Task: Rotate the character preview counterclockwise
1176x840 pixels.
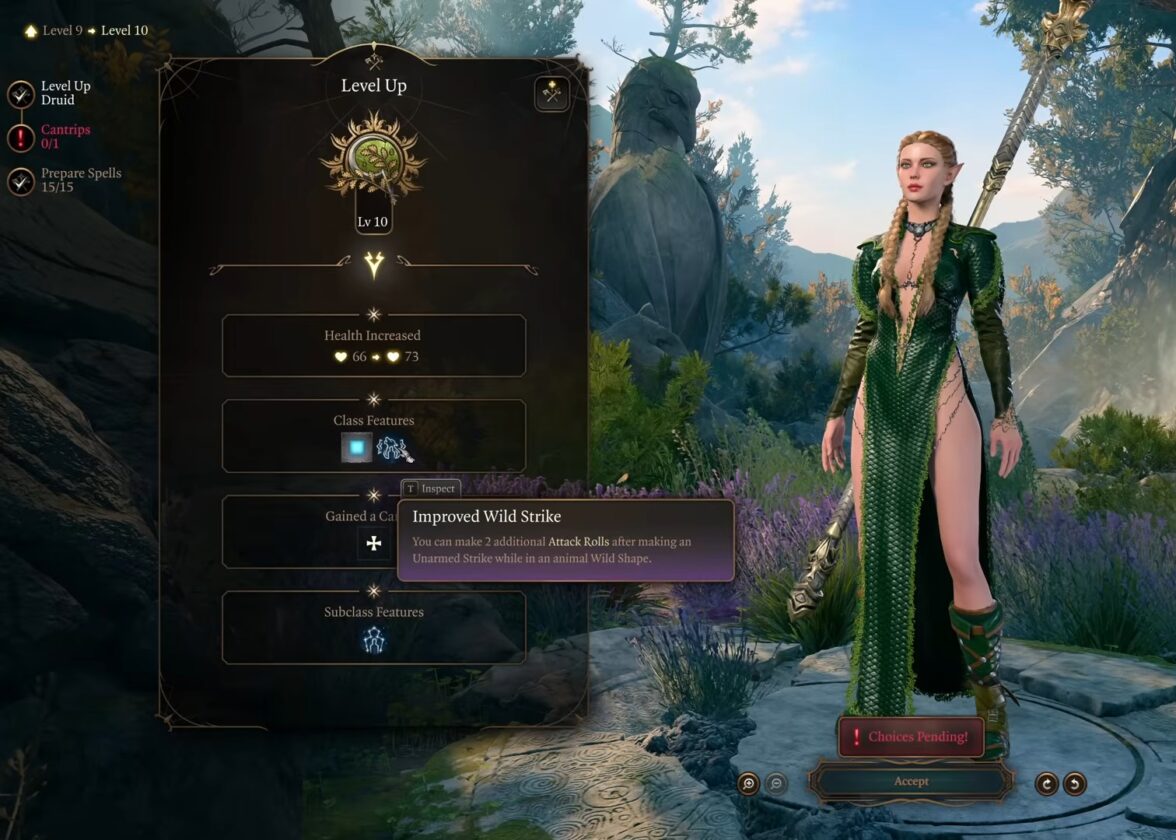Action: point(1075,784)
